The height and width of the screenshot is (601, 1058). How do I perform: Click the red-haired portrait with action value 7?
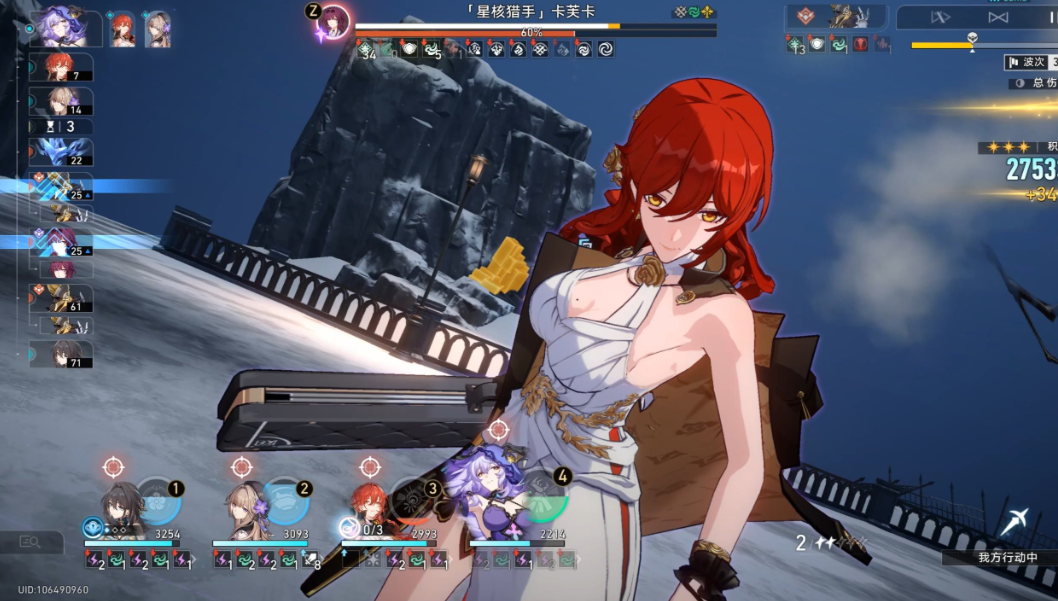(62, 68)
